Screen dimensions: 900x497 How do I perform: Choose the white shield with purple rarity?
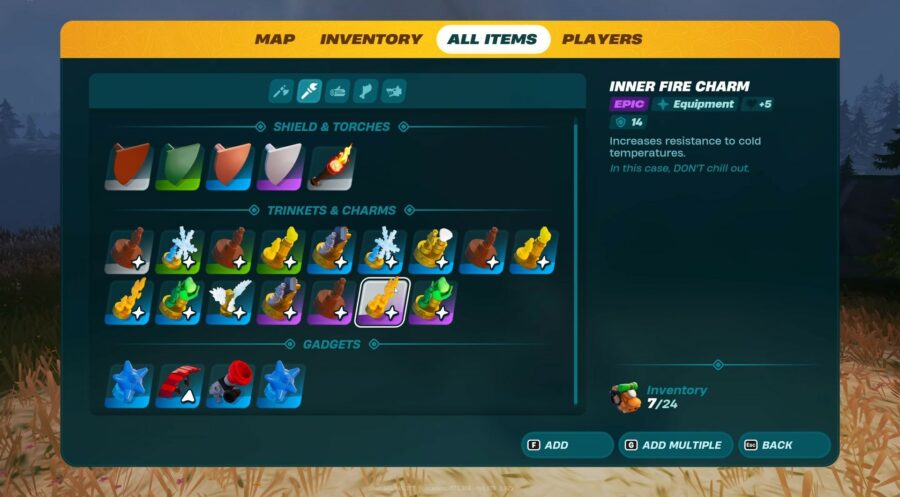point(281,167)
